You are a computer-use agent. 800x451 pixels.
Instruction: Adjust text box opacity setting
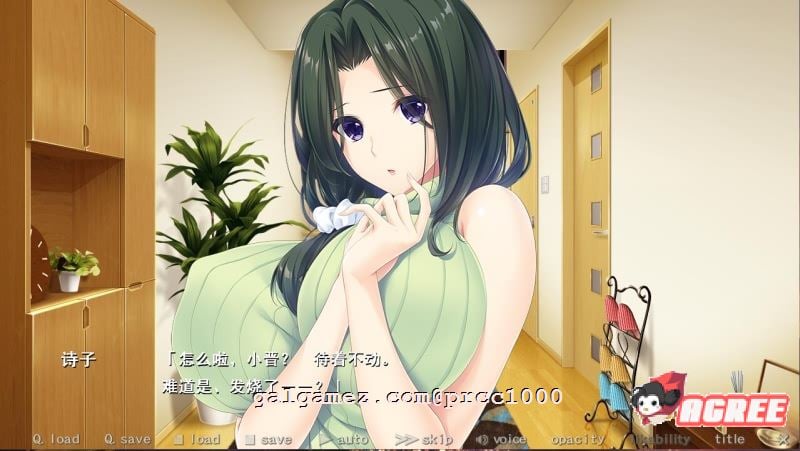click(x=578, y=439)
